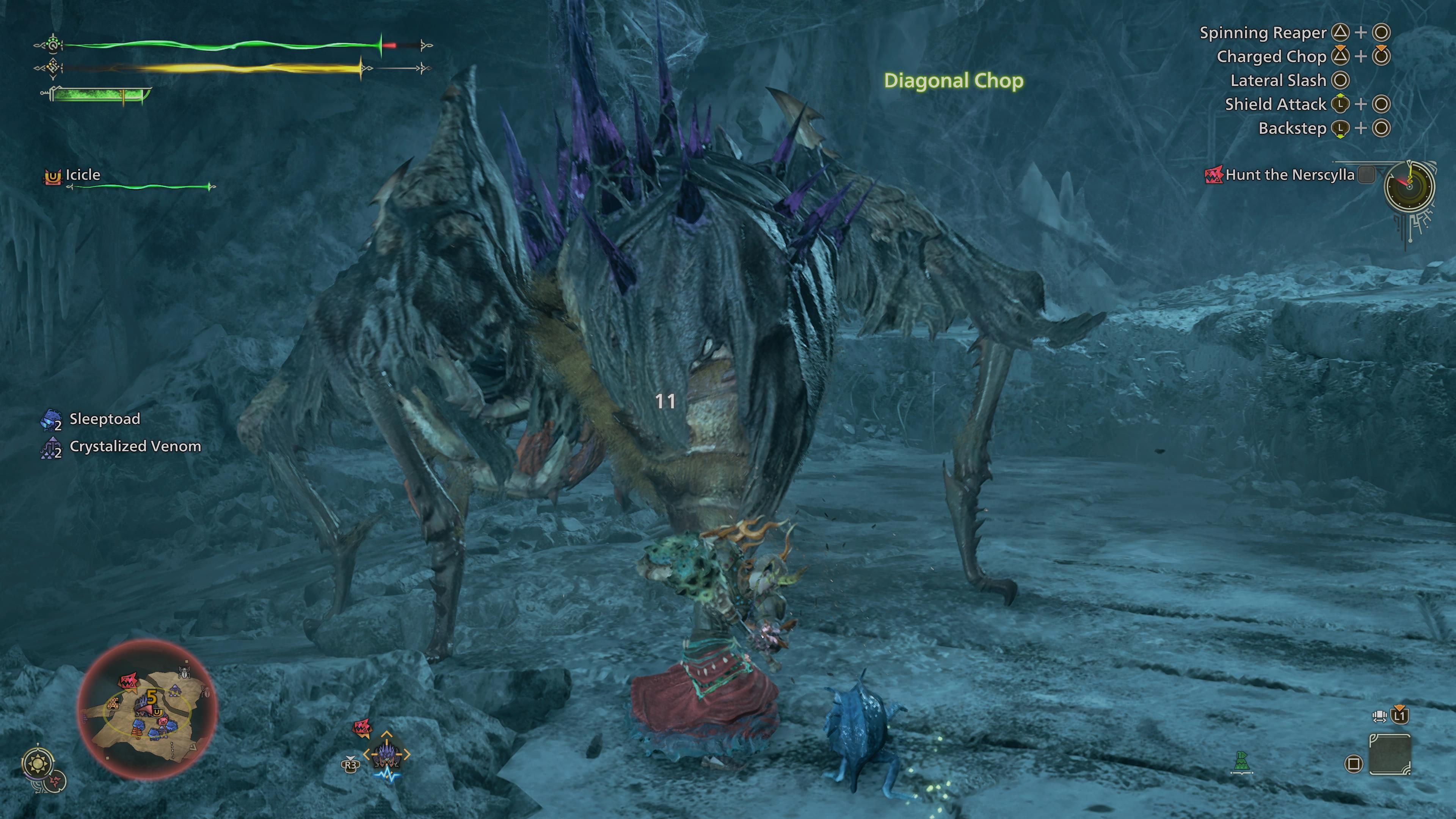Viewport: 1456px width, 819px height.
Task: Select the Icicle Palico companion name
Action: click(83, 175)
